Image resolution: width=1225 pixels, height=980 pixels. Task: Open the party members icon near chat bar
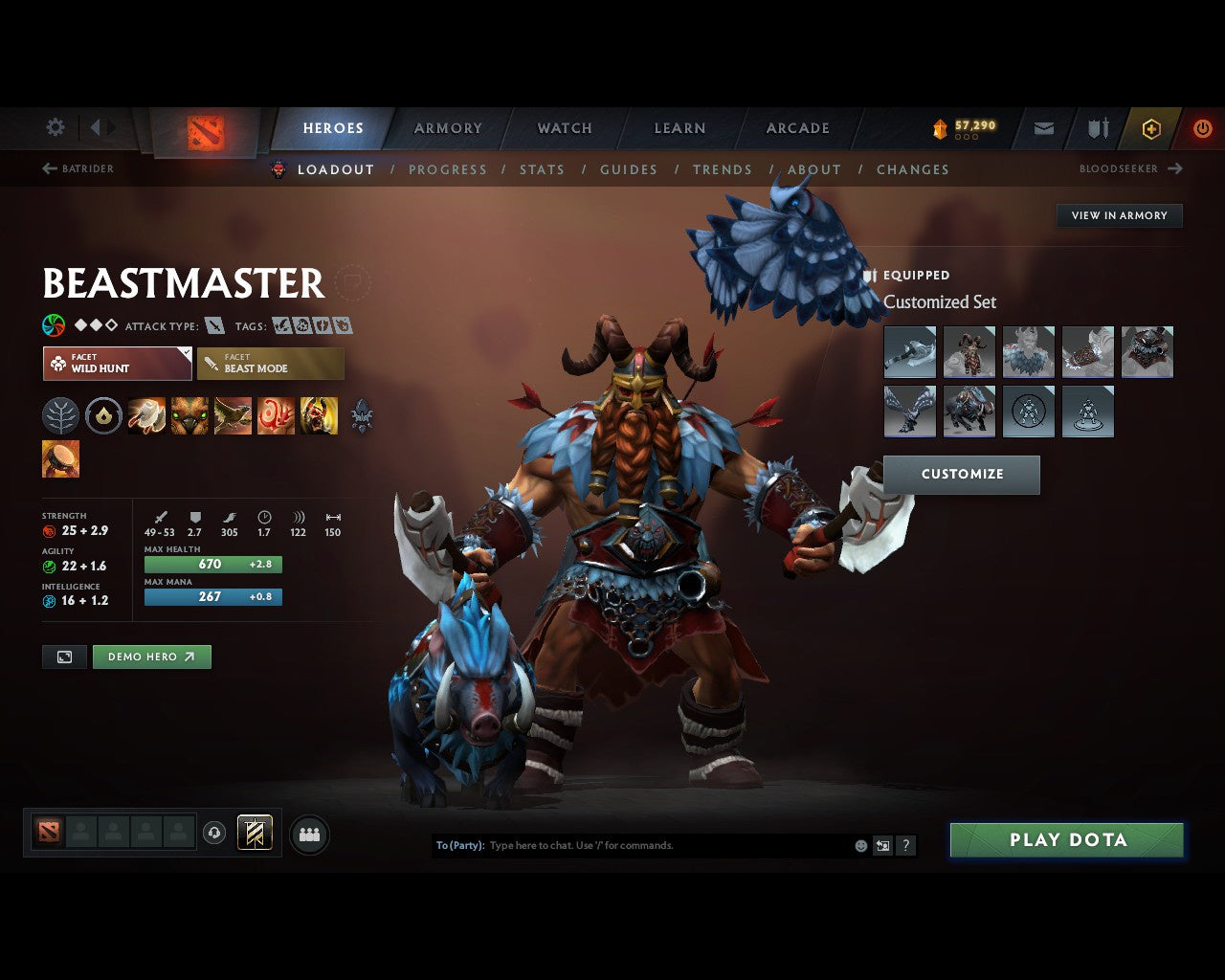(x=309, y=834)
